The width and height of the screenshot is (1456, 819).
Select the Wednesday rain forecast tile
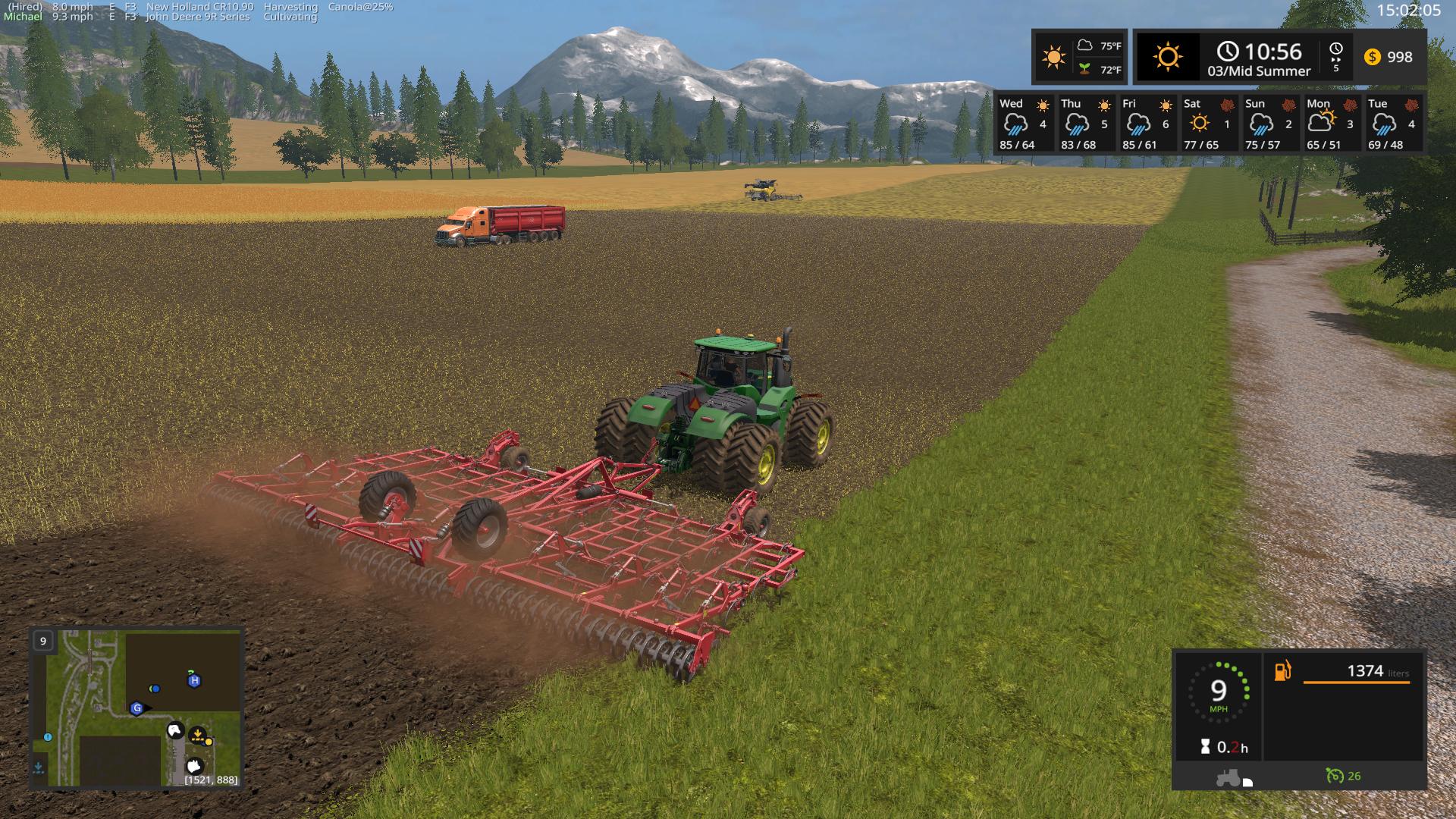click(x=1024, y=124)
